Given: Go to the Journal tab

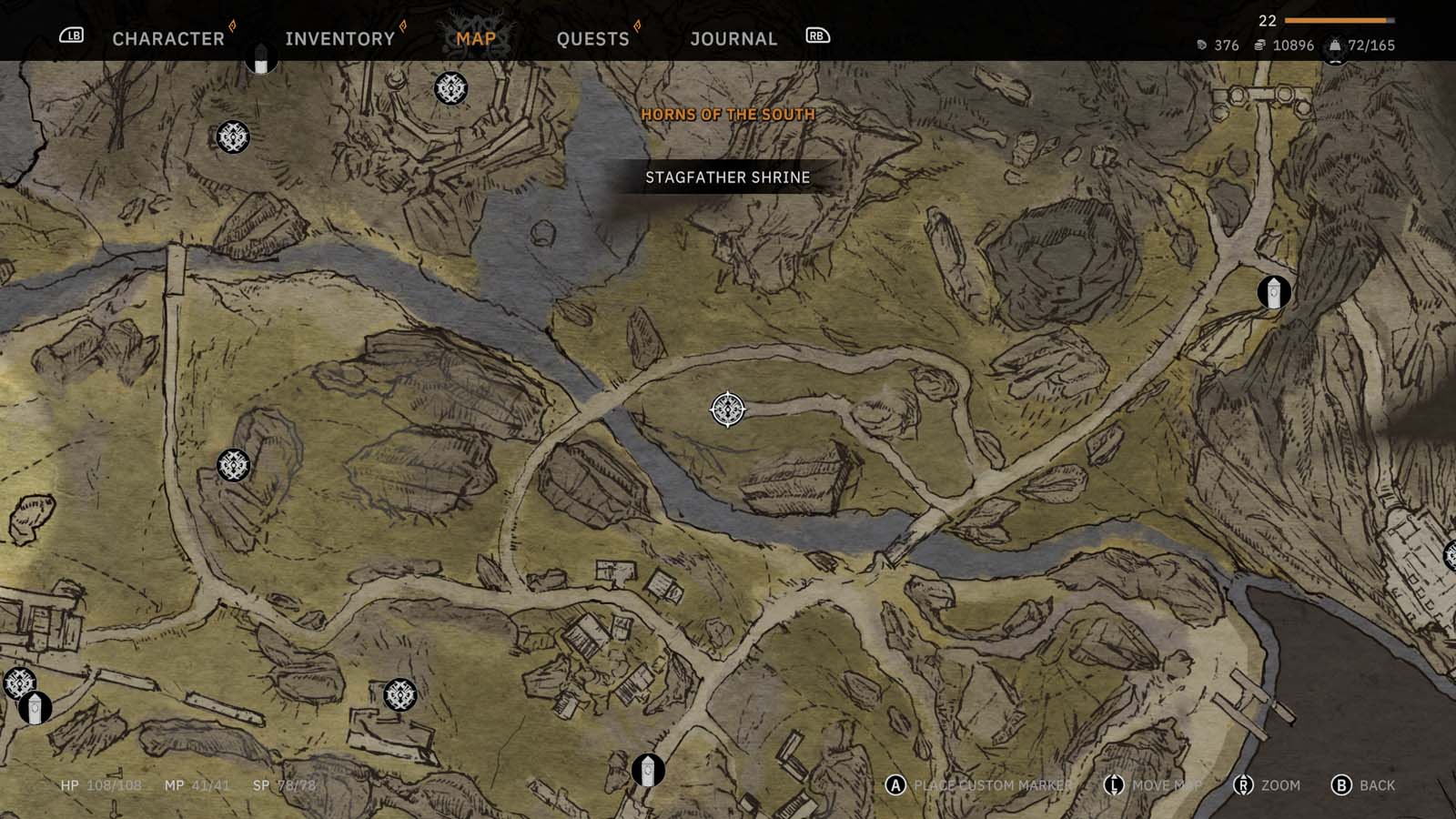Looking at the screenshot, I should pyautogui.click(x=733, y=38).
